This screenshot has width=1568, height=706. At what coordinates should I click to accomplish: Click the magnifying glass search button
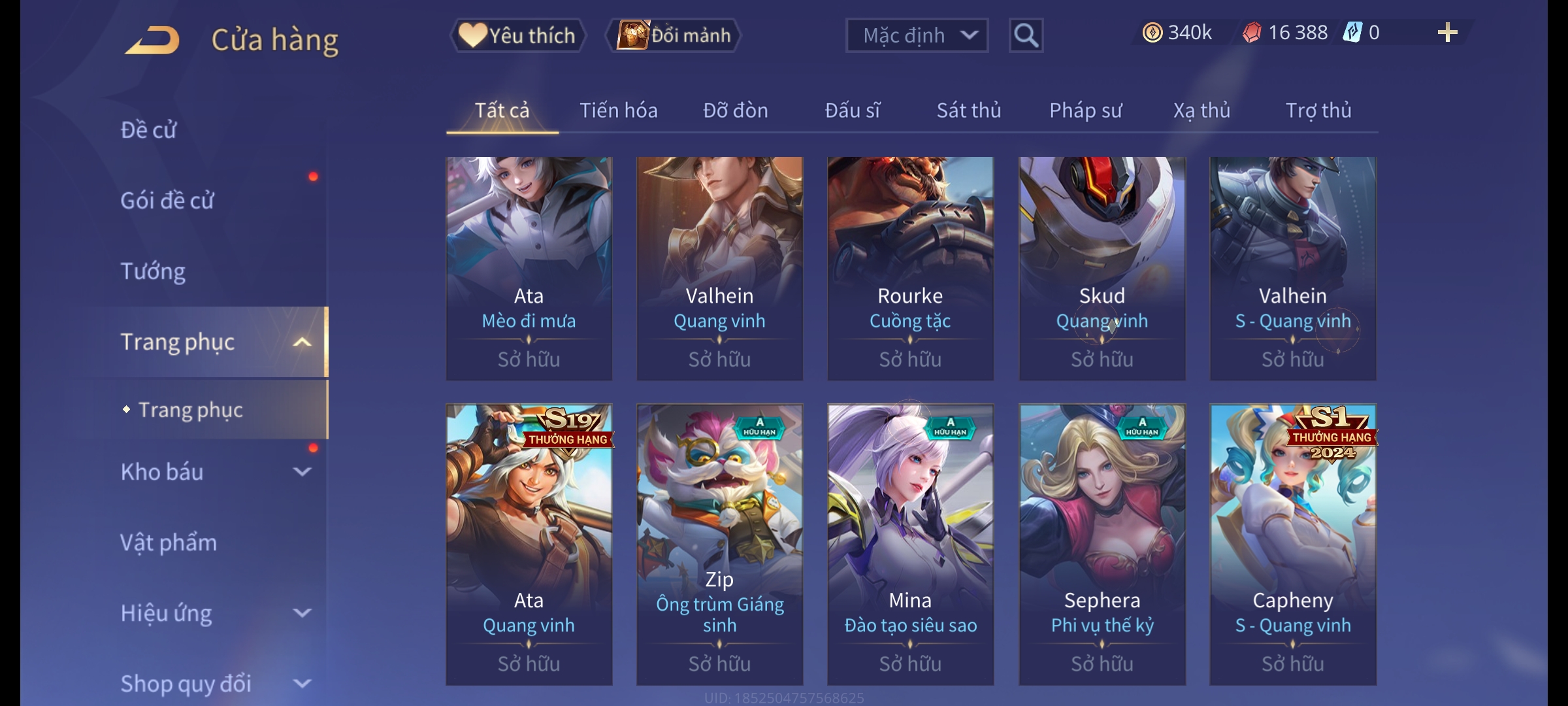pyautogui.click(x=1026, y=35)
